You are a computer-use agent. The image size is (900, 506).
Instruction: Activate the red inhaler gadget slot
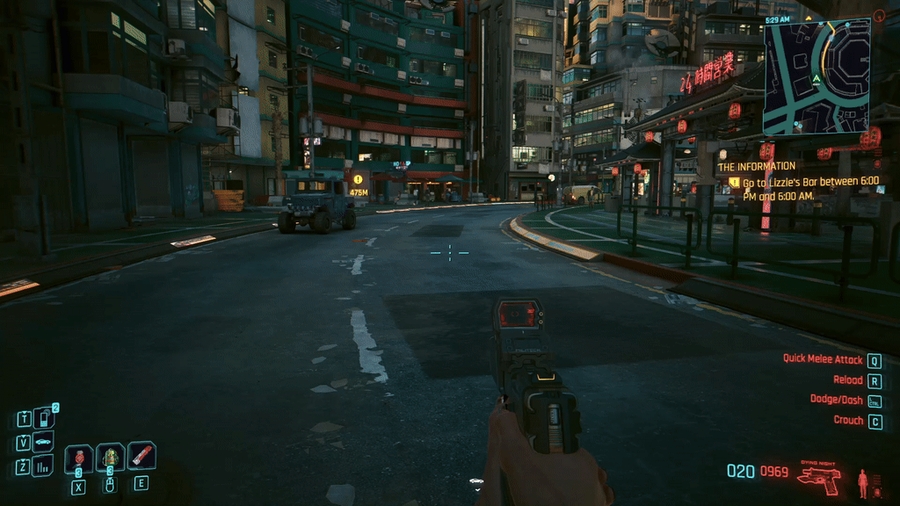point(141,456)
